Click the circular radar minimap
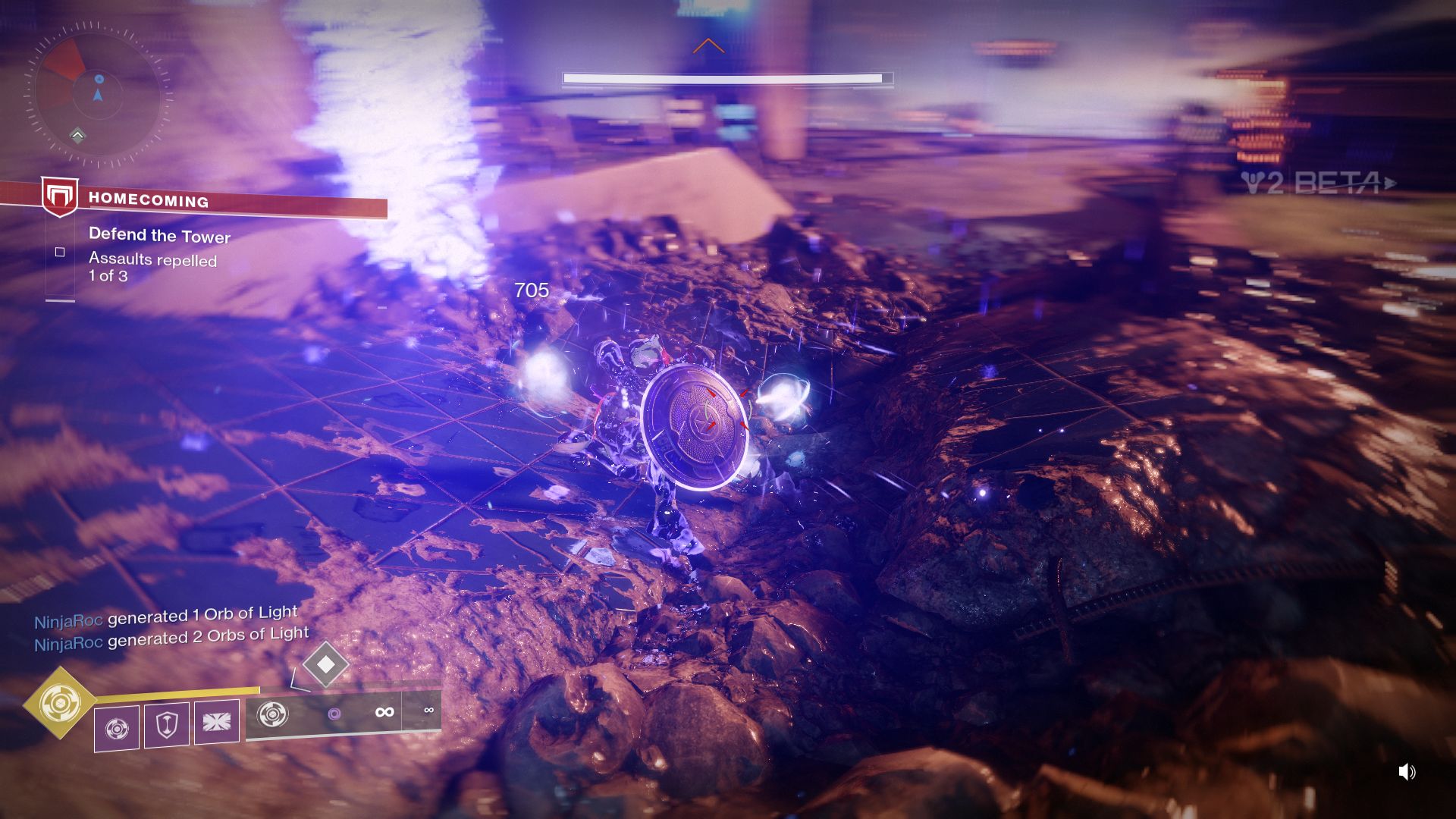1456x819 pixels. point(97,95)
